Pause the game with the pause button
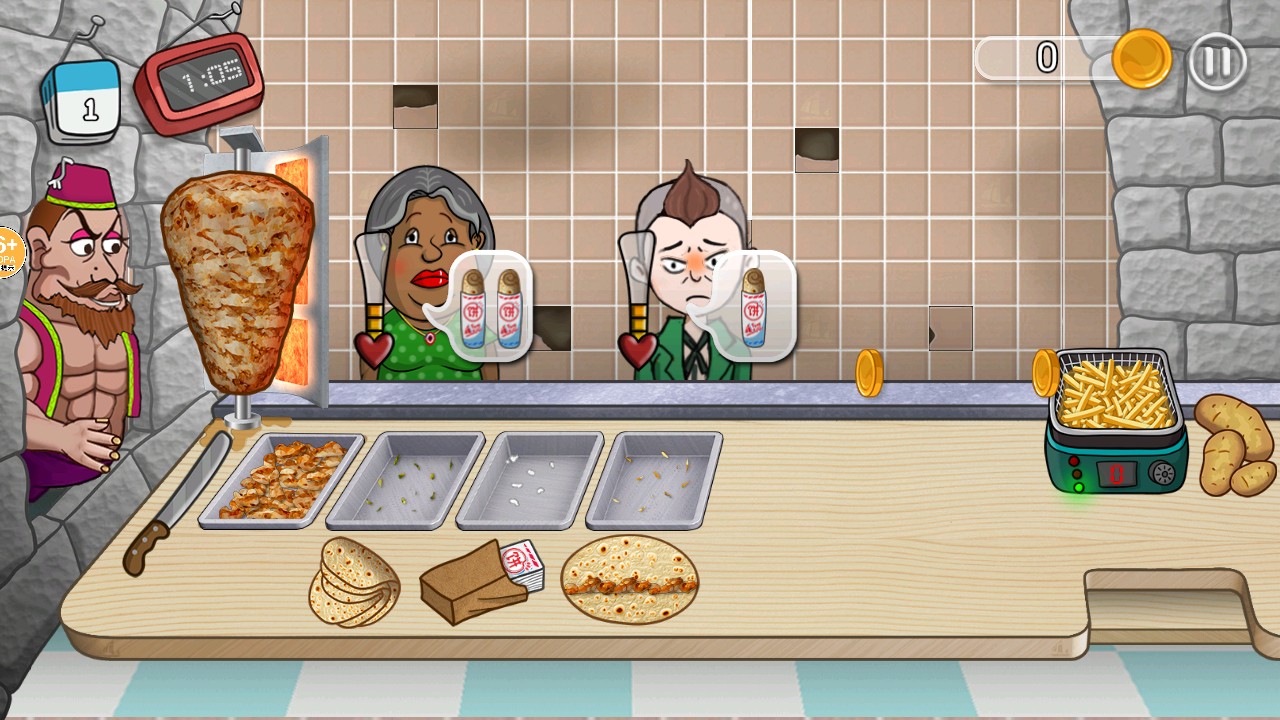 1217,62
